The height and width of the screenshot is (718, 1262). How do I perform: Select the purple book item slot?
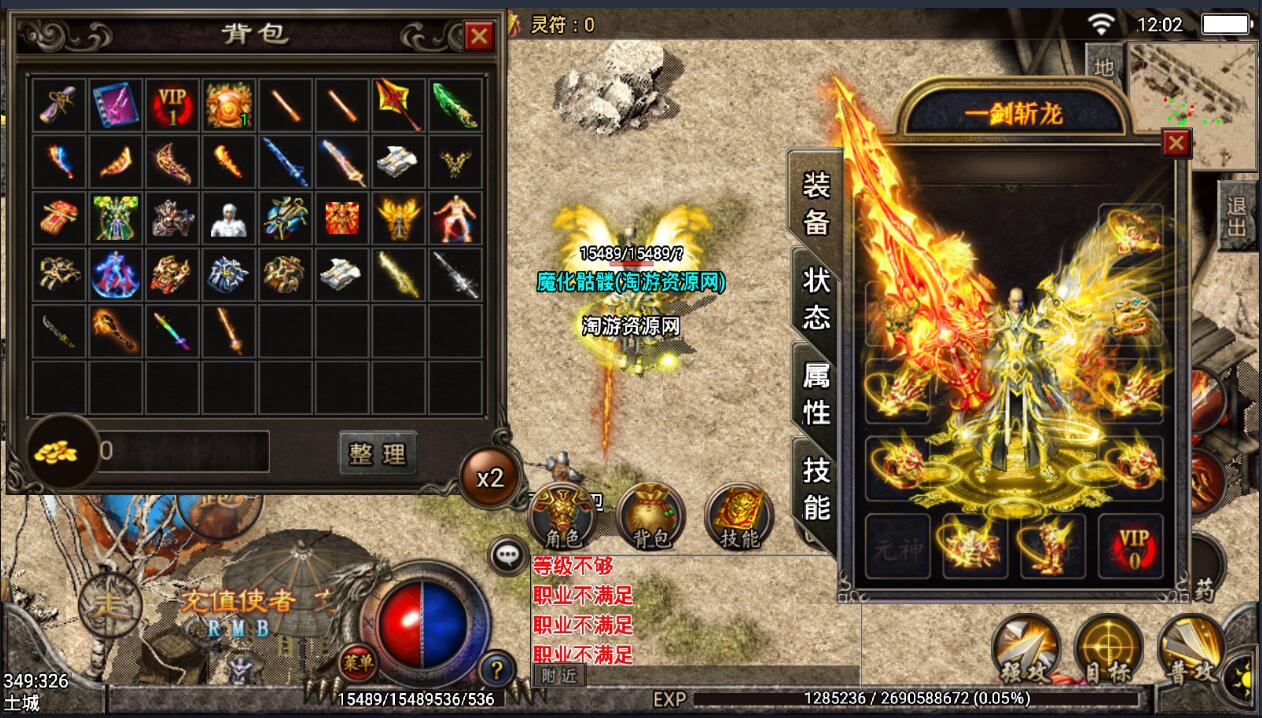coord(116,104)
